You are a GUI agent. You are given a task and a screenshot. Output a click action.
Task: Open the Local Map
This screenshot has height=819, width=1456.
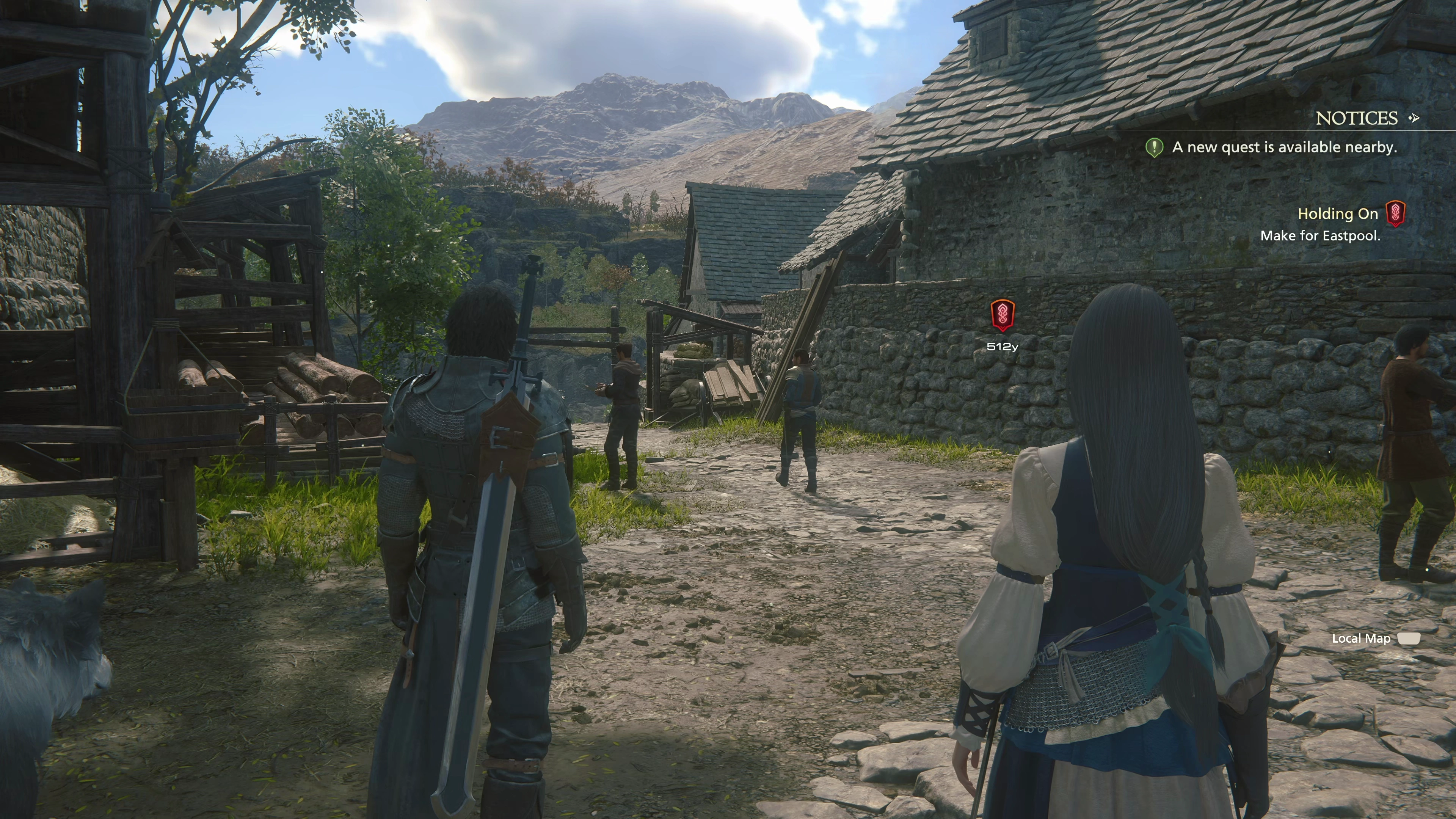point(1361,639)
